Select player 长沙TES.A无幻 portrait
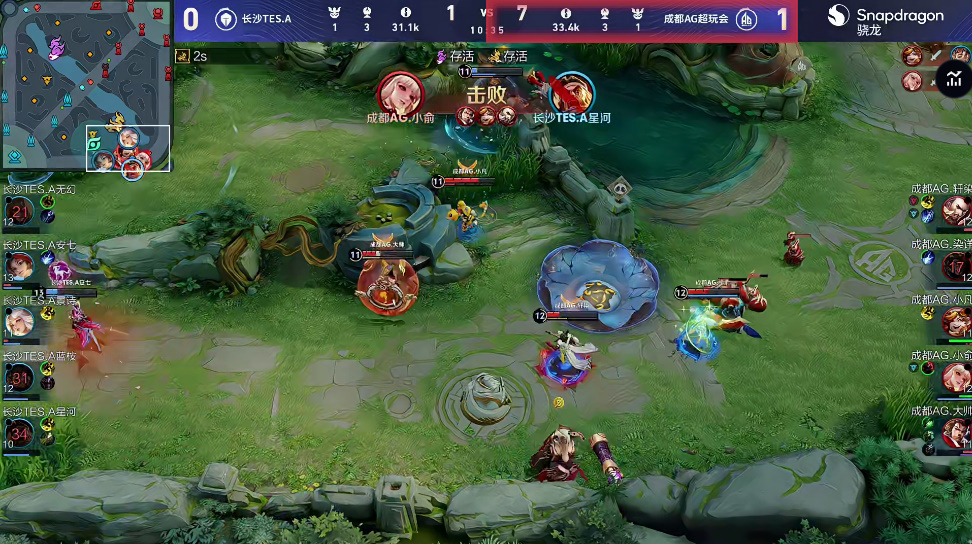The height and width of the screenshot is (544, 972). (20, 210)
